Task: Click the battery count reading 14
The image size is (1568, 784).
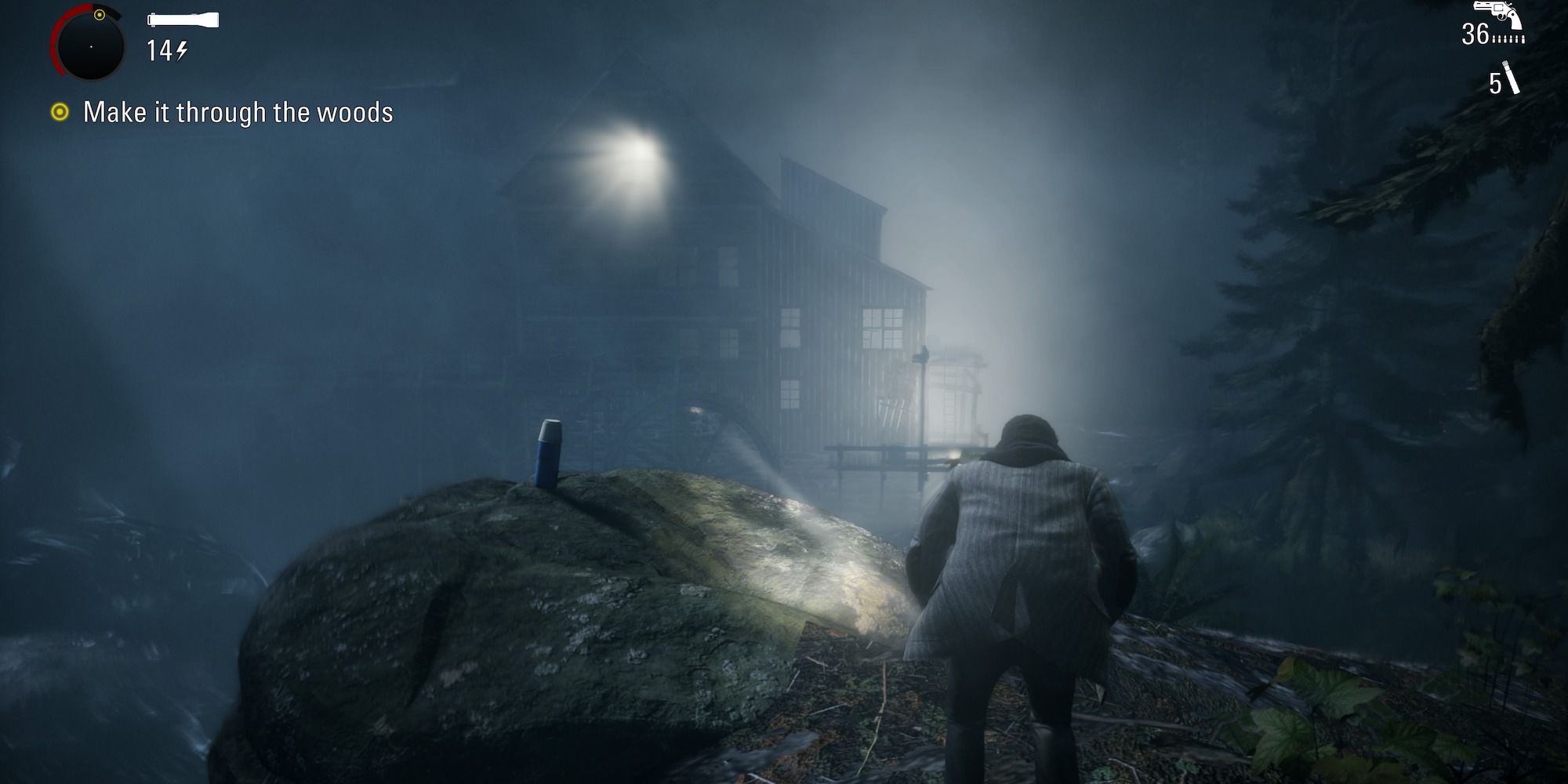Action: (x=161, y=50)
